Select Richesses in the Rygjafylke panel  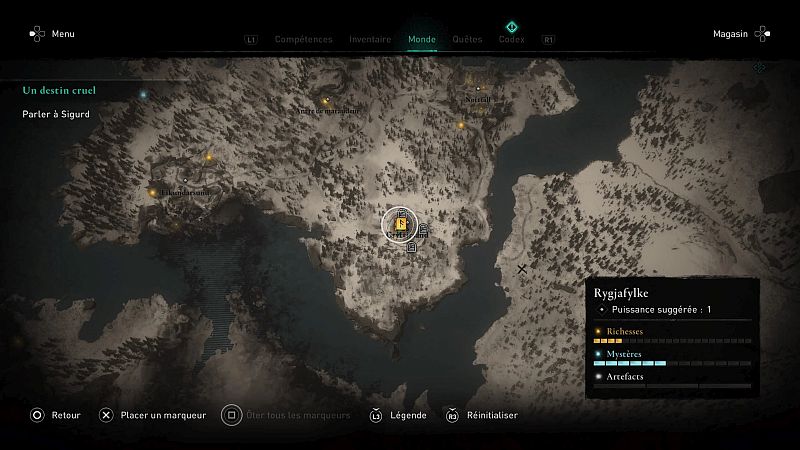point(624,331)
